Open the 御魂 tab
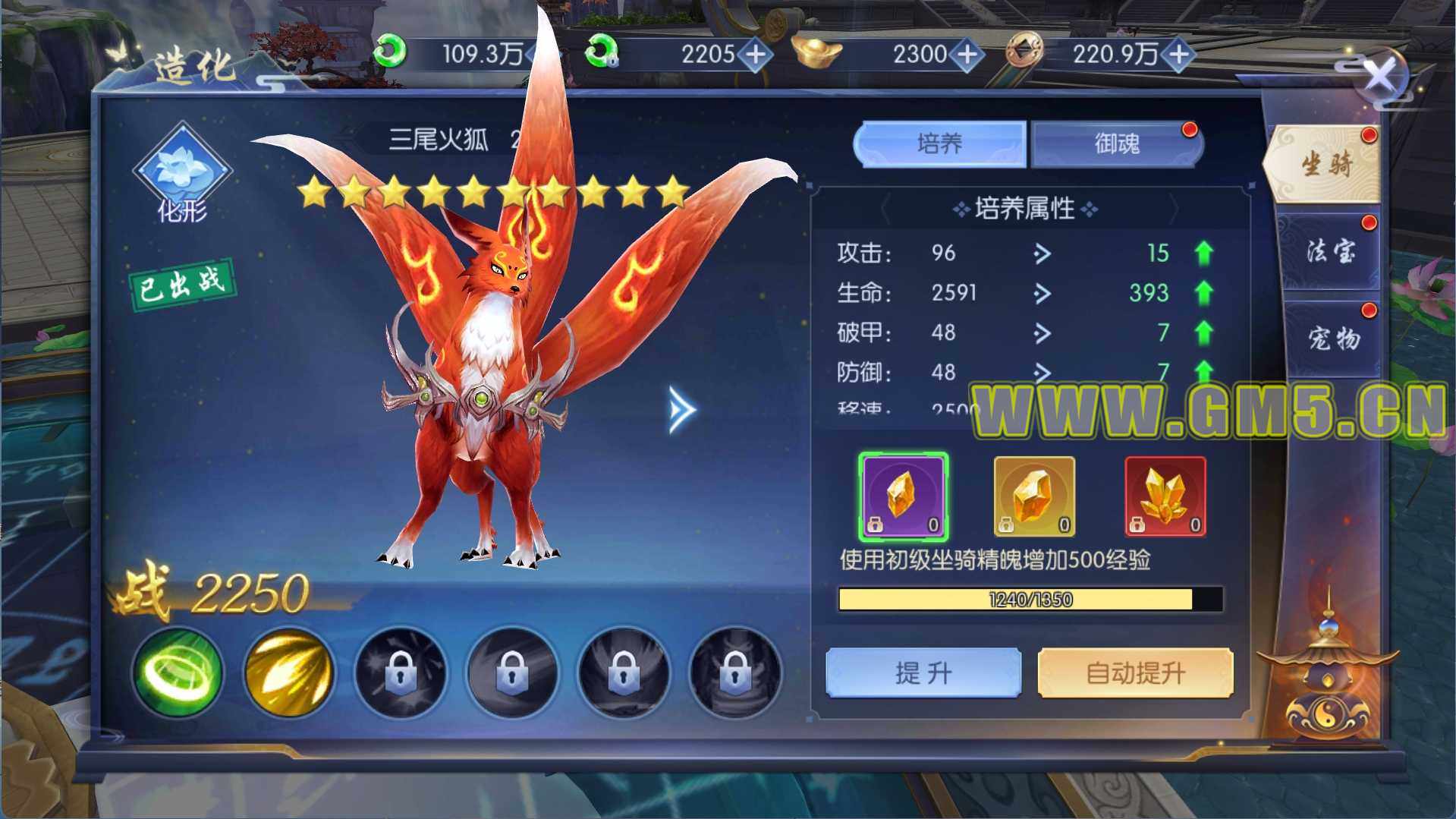The height and width of the screenshot is (819, 1456). coord(1117,143)
